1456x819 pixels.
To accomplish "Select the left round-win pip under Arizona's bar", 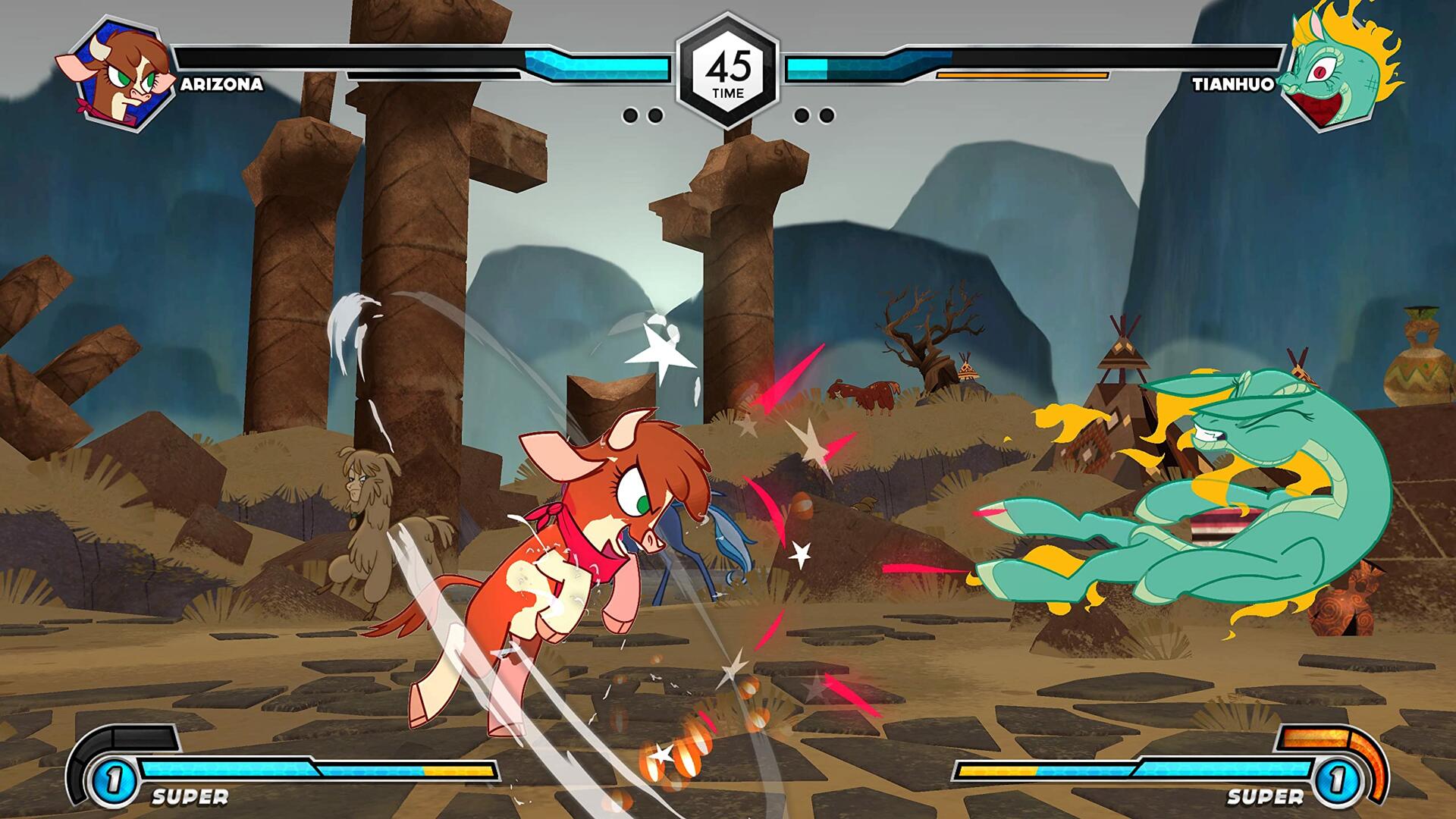I will pyautogui.click(x=631, y=115).
